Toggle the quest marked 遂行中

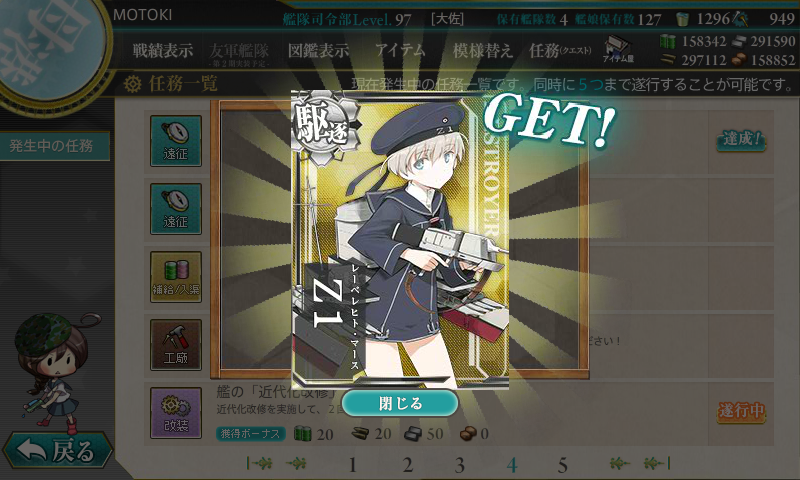pos(741,410)
